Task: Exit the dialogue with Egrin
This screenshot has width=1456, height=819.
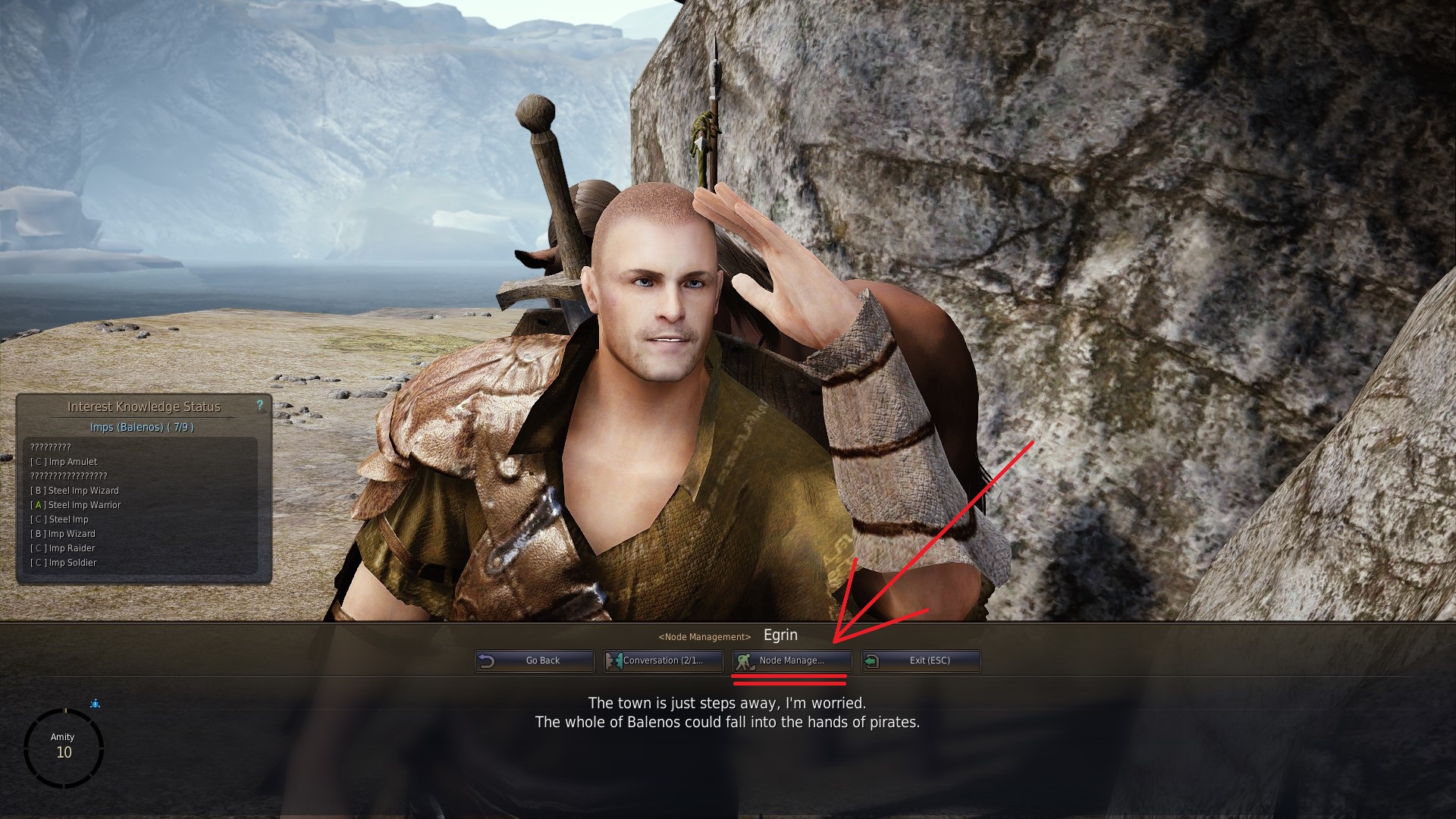Action: pos(921,661)
